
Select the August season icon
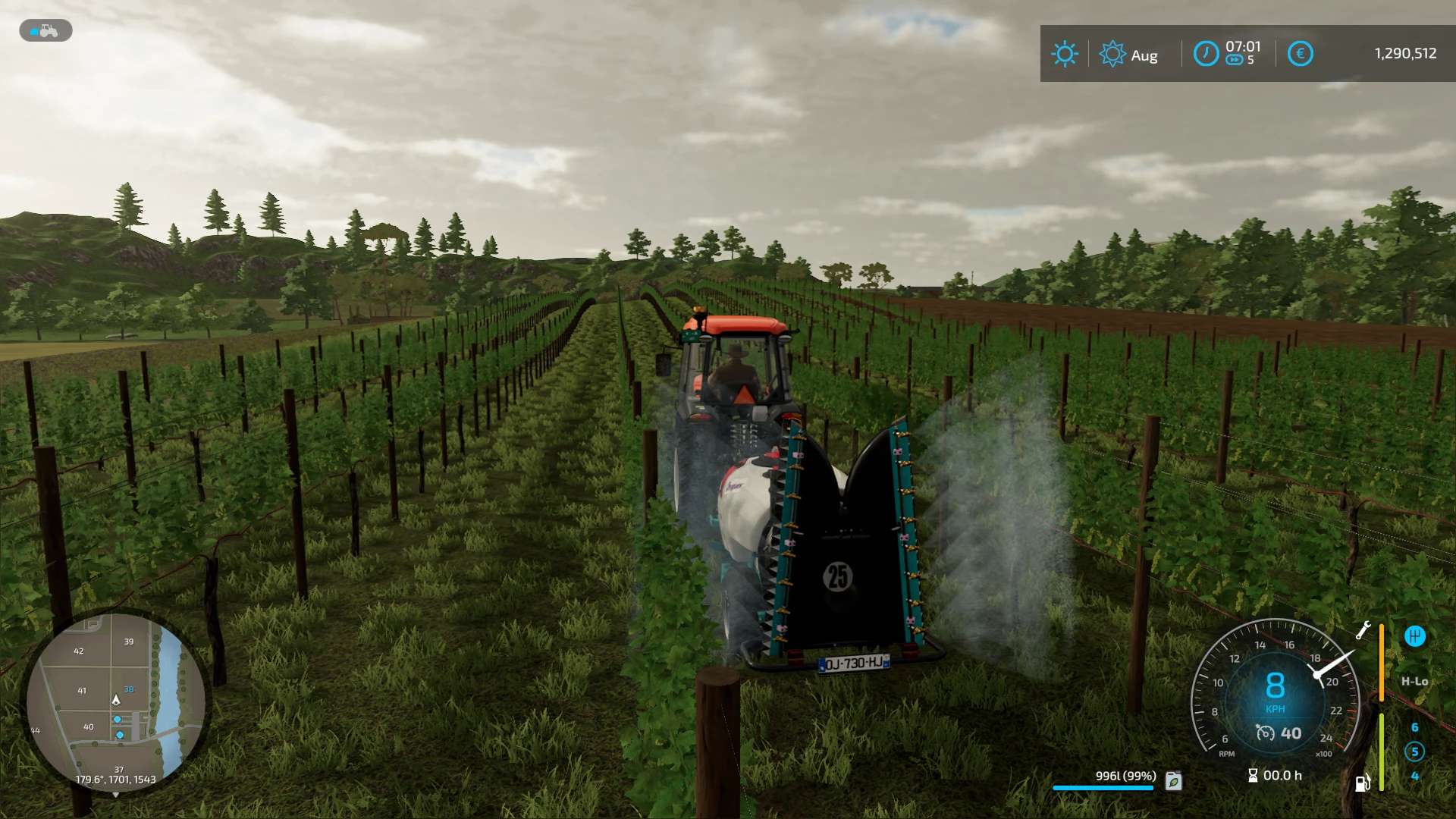[x=1112, y=54]
